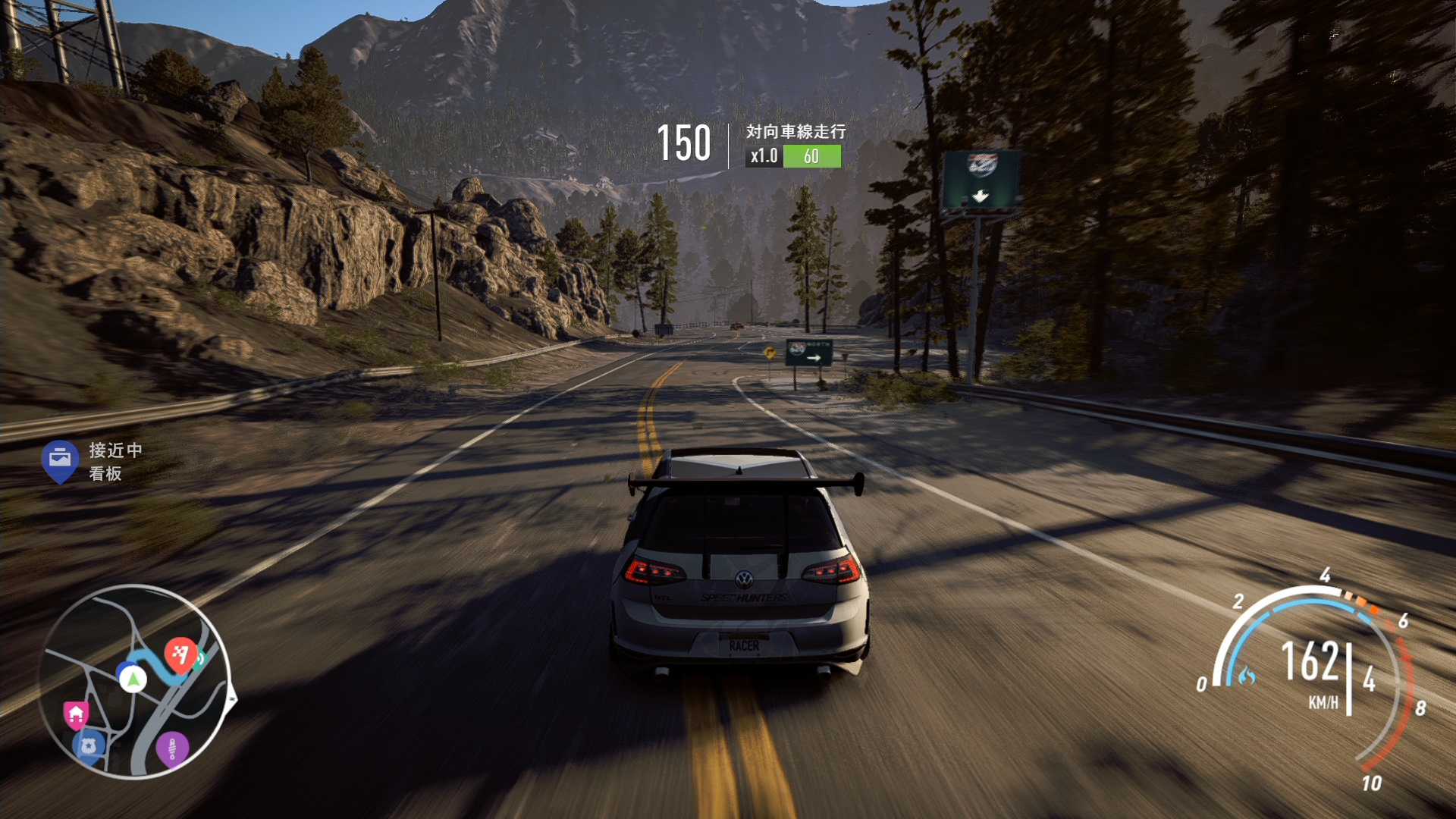Select the blue police badge marker
The width and height of the screenshot is (1456, 819).
[x=88, y=745]
